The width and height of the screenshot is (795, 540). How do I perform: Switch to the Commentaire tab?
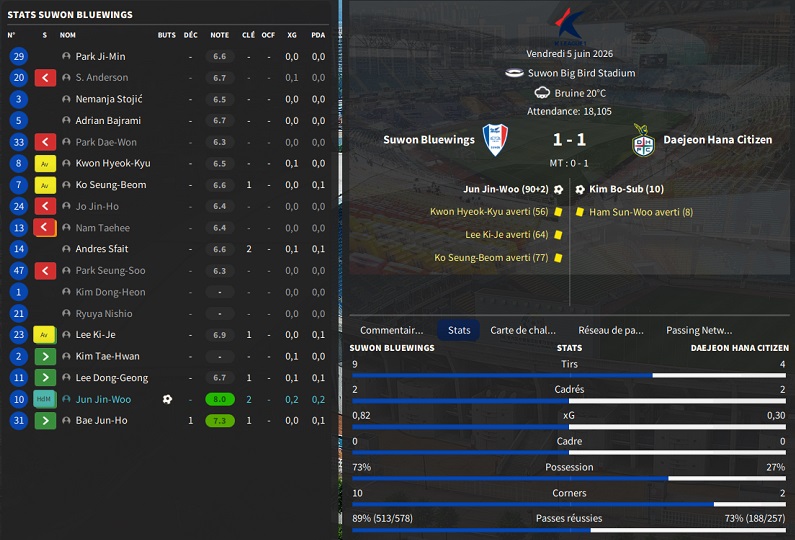coord(391,330)
